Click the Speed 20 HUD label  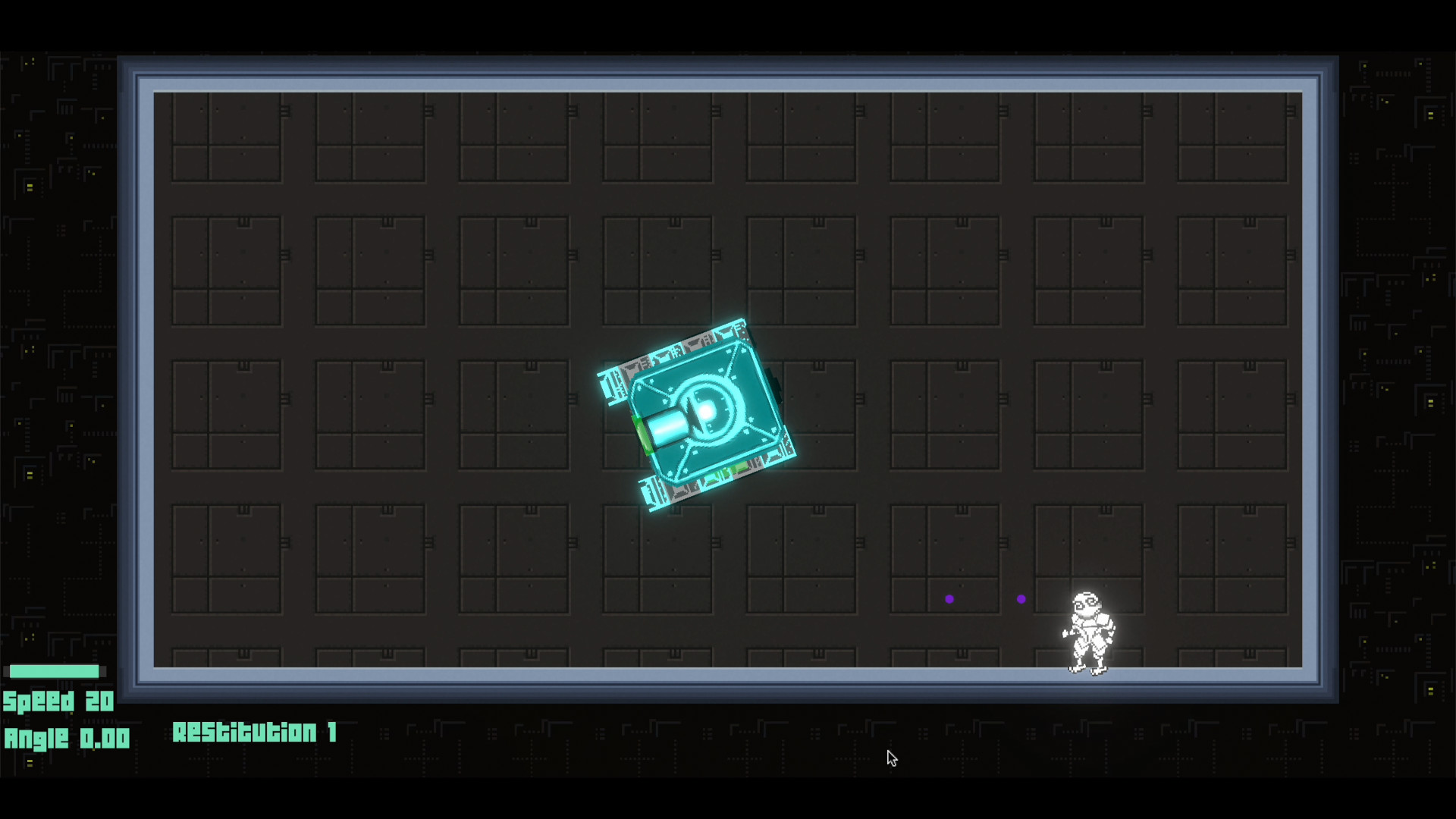58,702
